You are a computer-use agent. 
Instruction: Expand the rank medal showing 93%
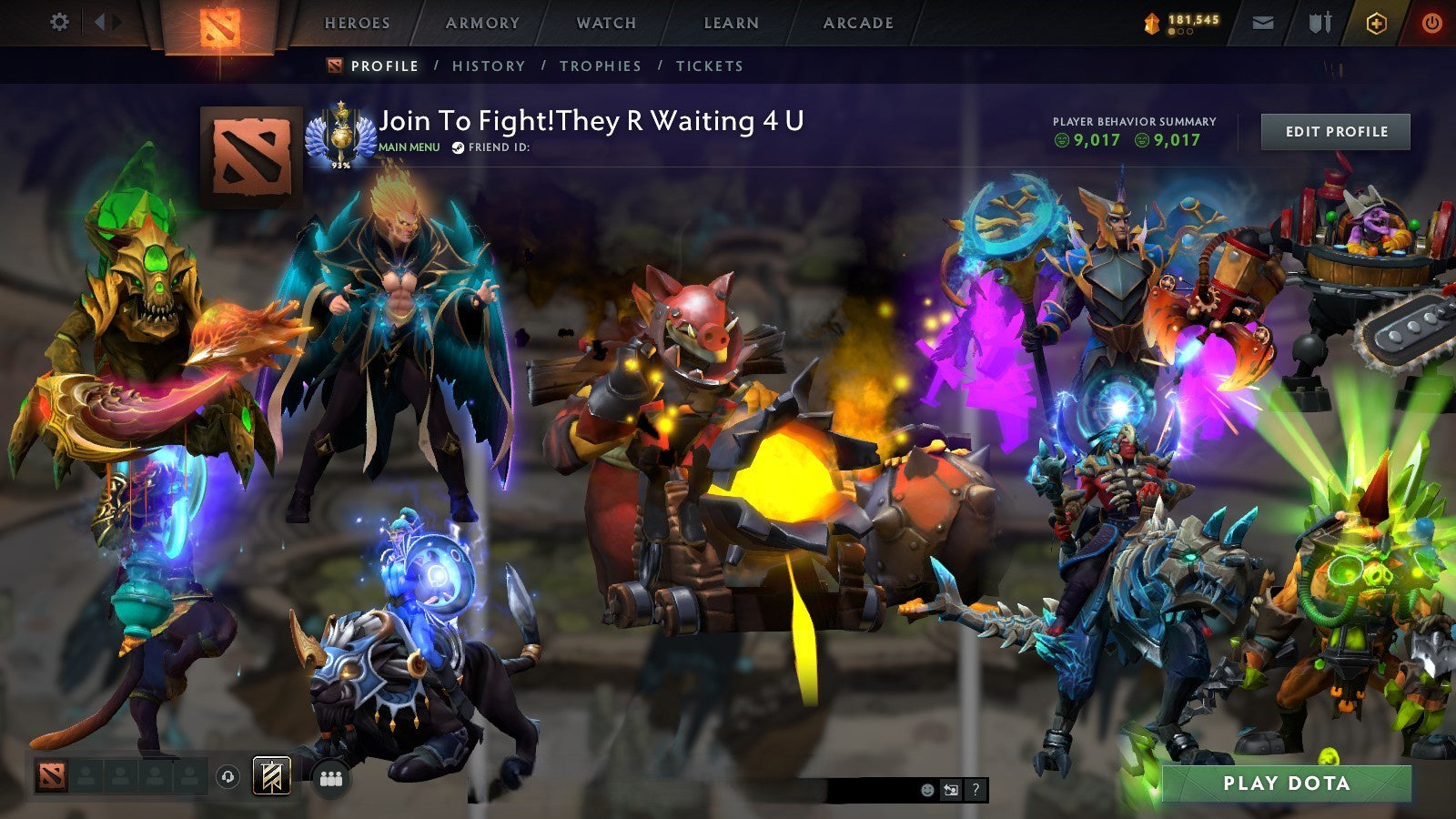pyautogui.click(x=341, y=136)
